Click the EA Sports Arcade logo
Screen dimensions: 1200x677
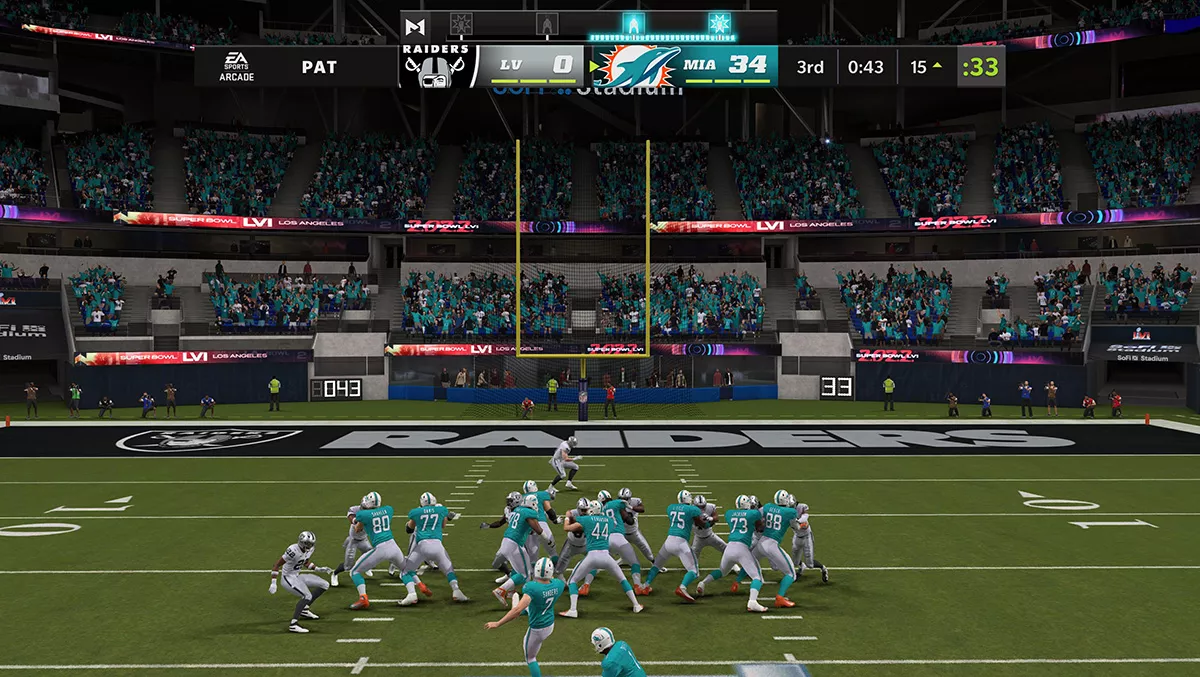237,66
